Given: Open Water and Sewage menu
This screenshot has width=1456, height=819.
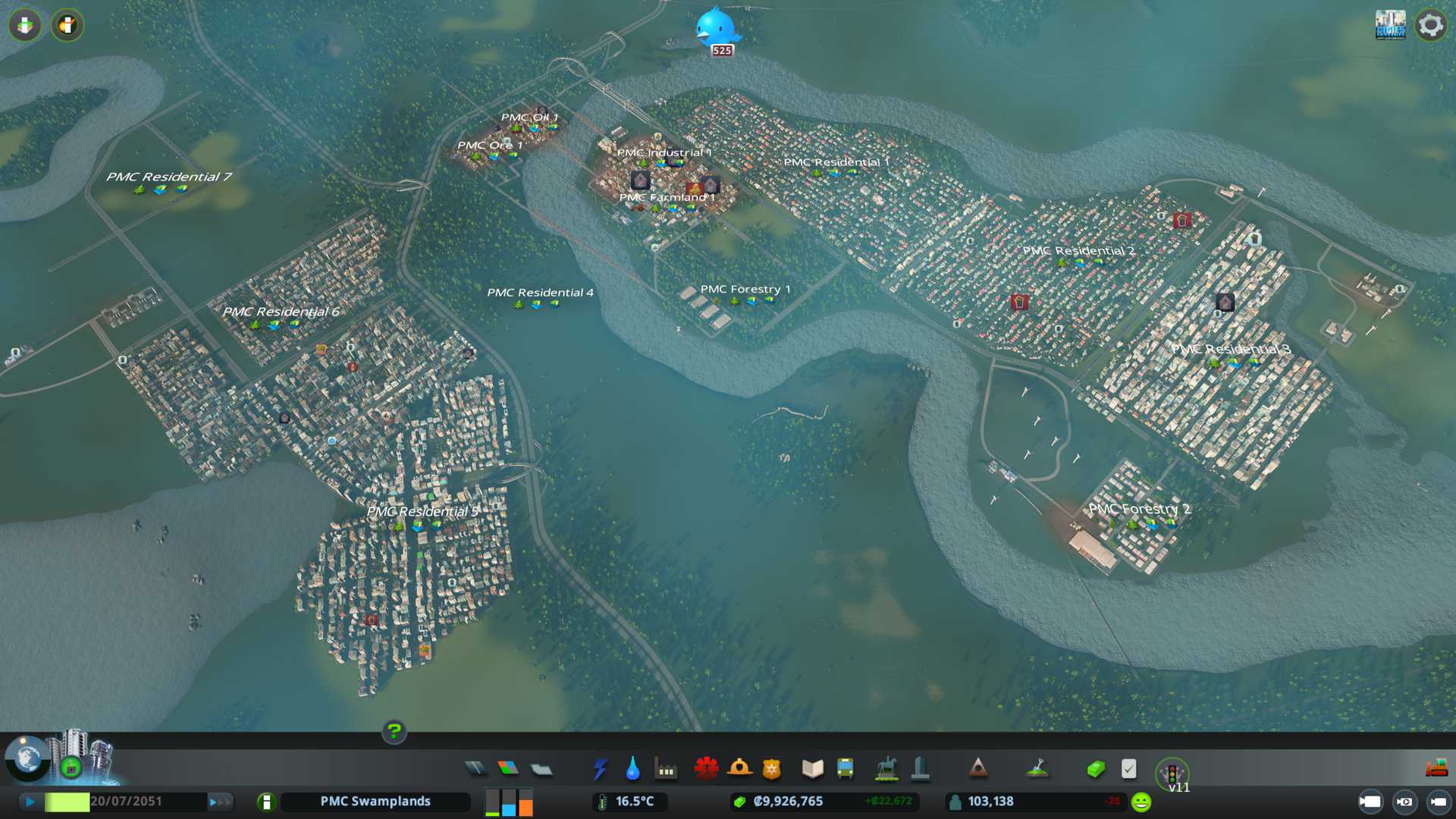Looking at the screenshot, I should 632,769.
